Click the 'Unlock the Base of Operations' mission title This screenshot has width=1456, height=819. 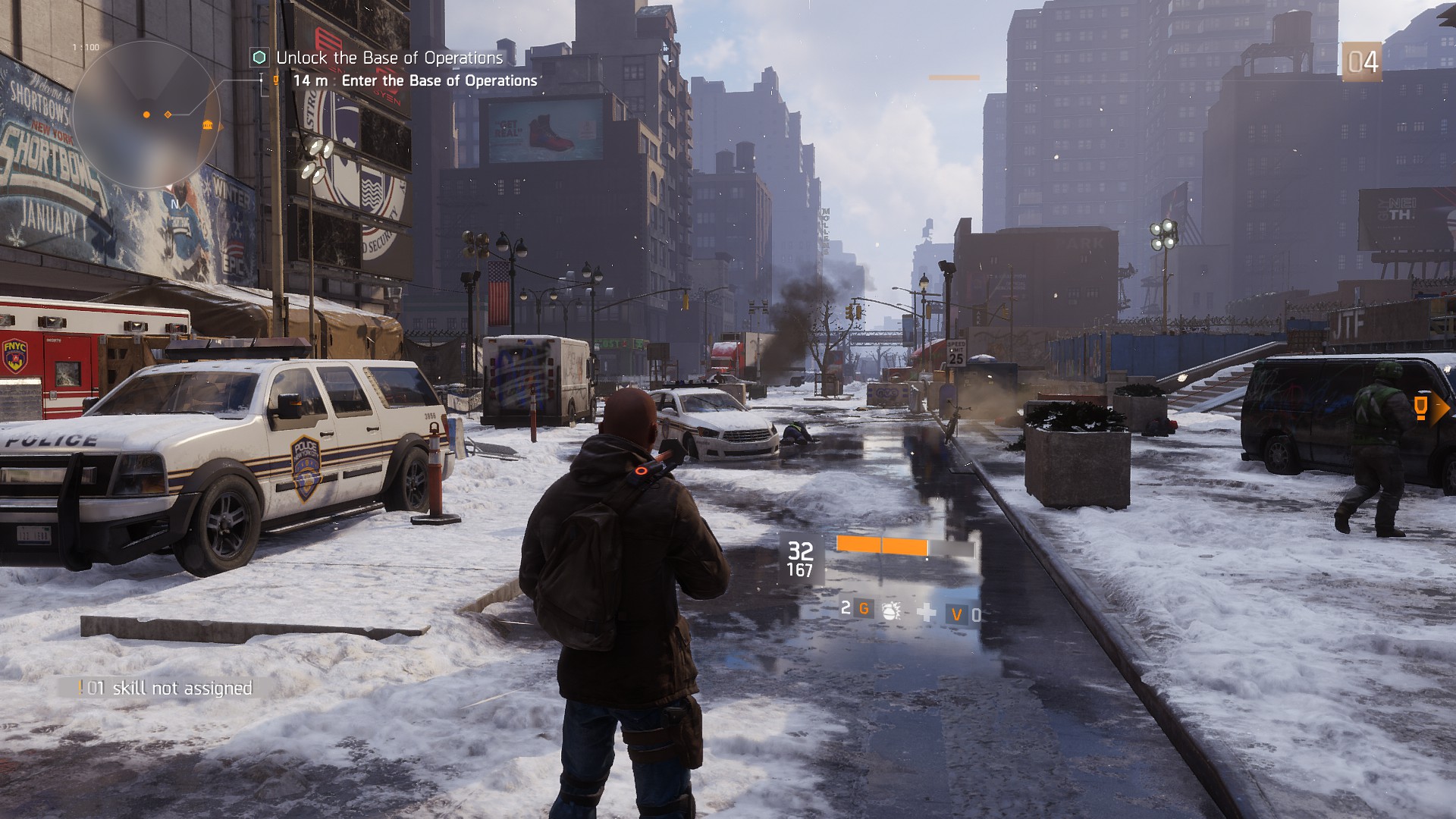click(389, 57)
